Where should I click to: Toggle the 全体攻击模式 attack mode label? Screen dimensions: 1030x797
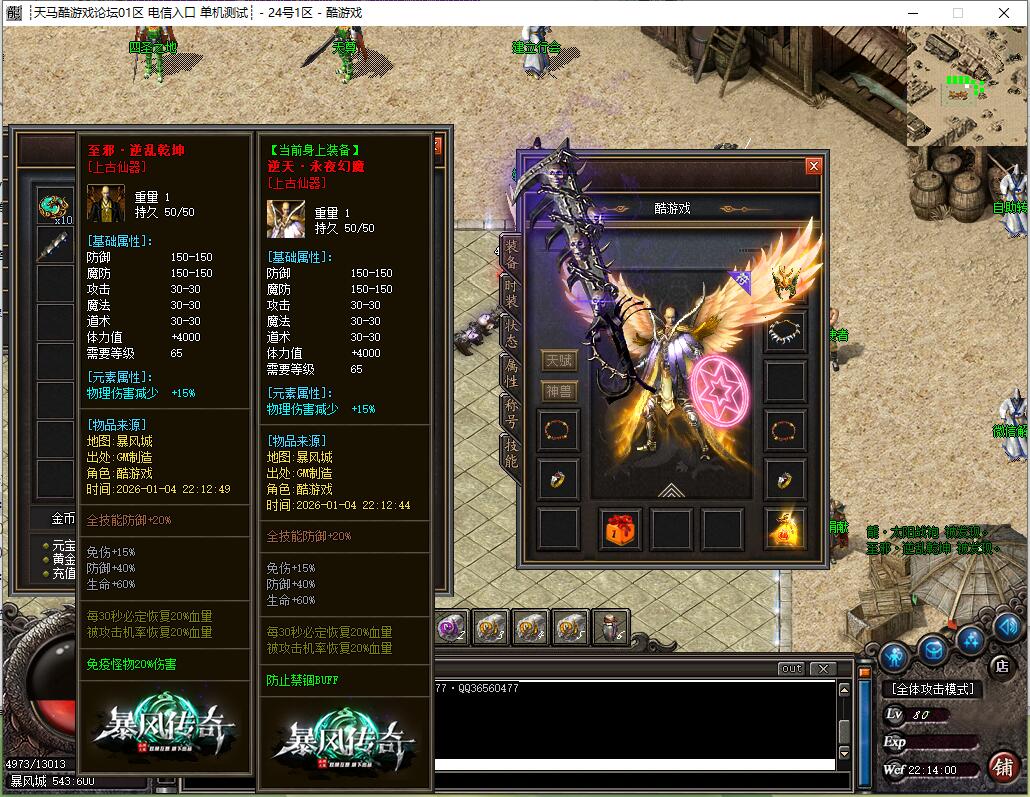932,690
